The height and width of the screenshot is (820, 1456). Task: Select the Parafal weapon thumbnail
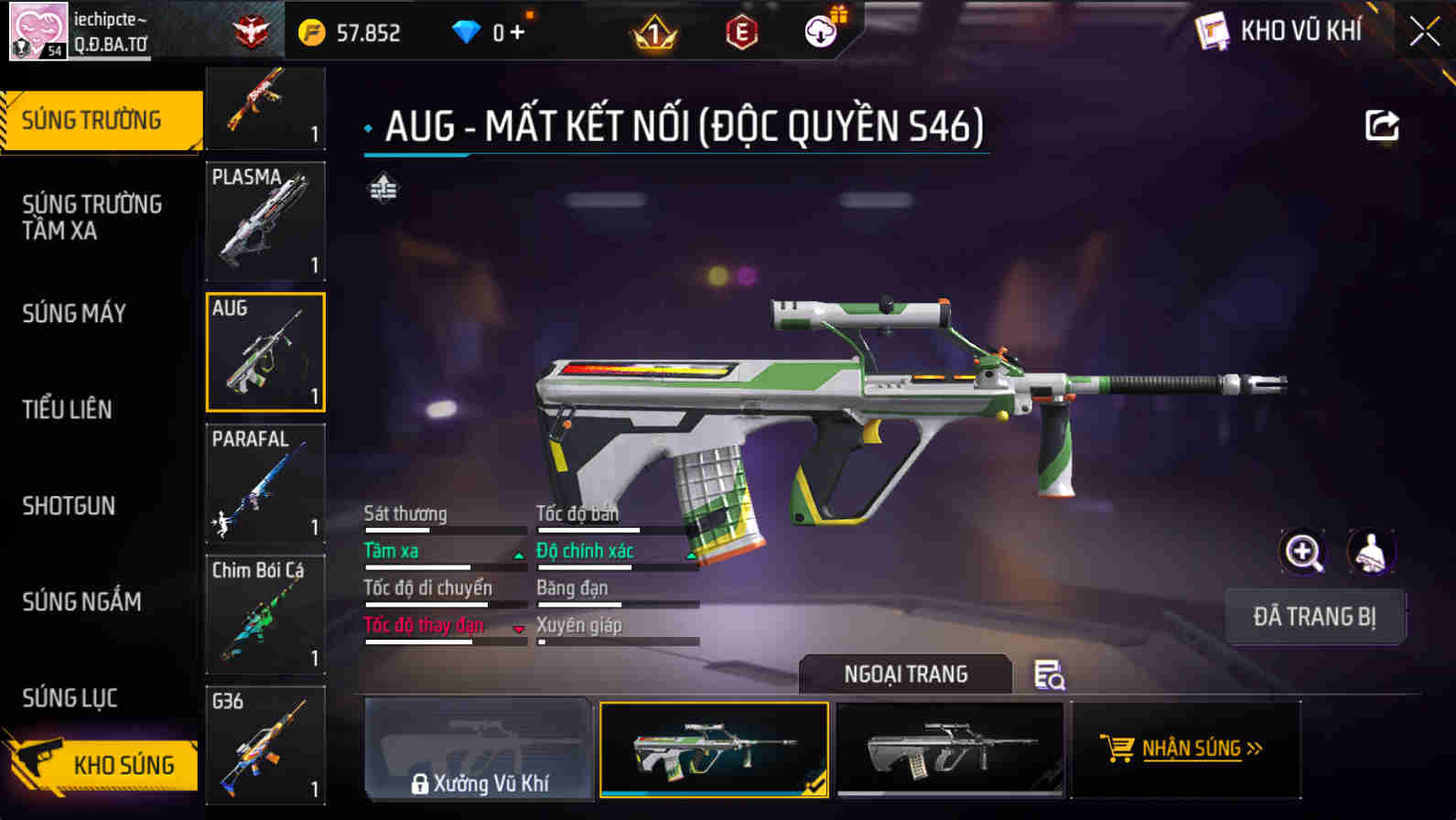pos(265,483)
